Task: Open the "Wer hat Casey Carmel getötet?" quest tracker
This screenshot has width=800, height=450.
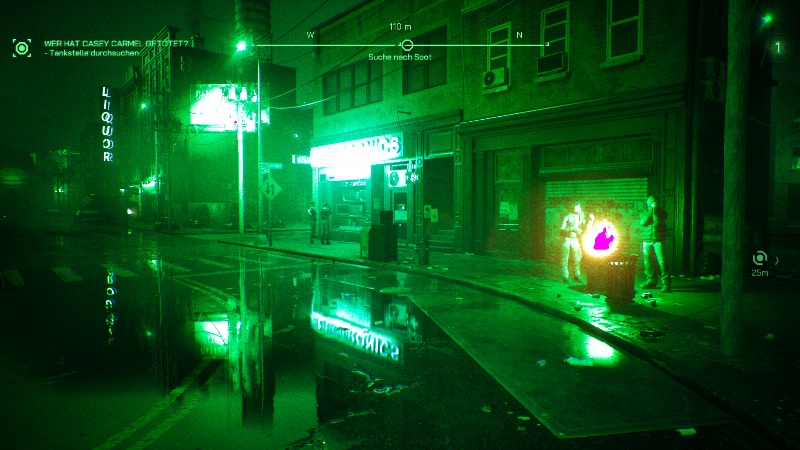Action: (x=118, y=43)
